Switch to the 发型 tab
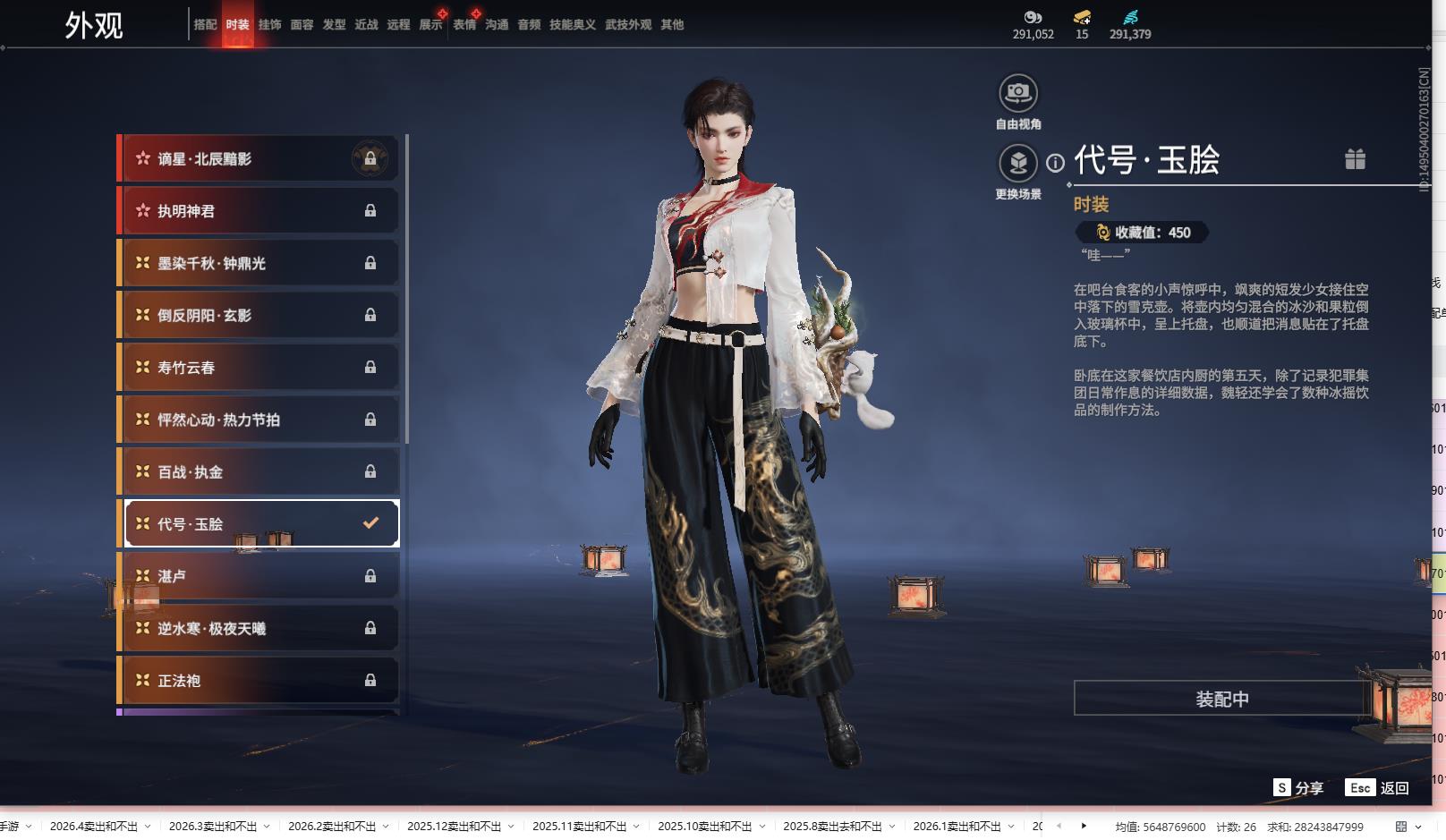The height and width of the screenshot is (840, 1446). point(334,25)
